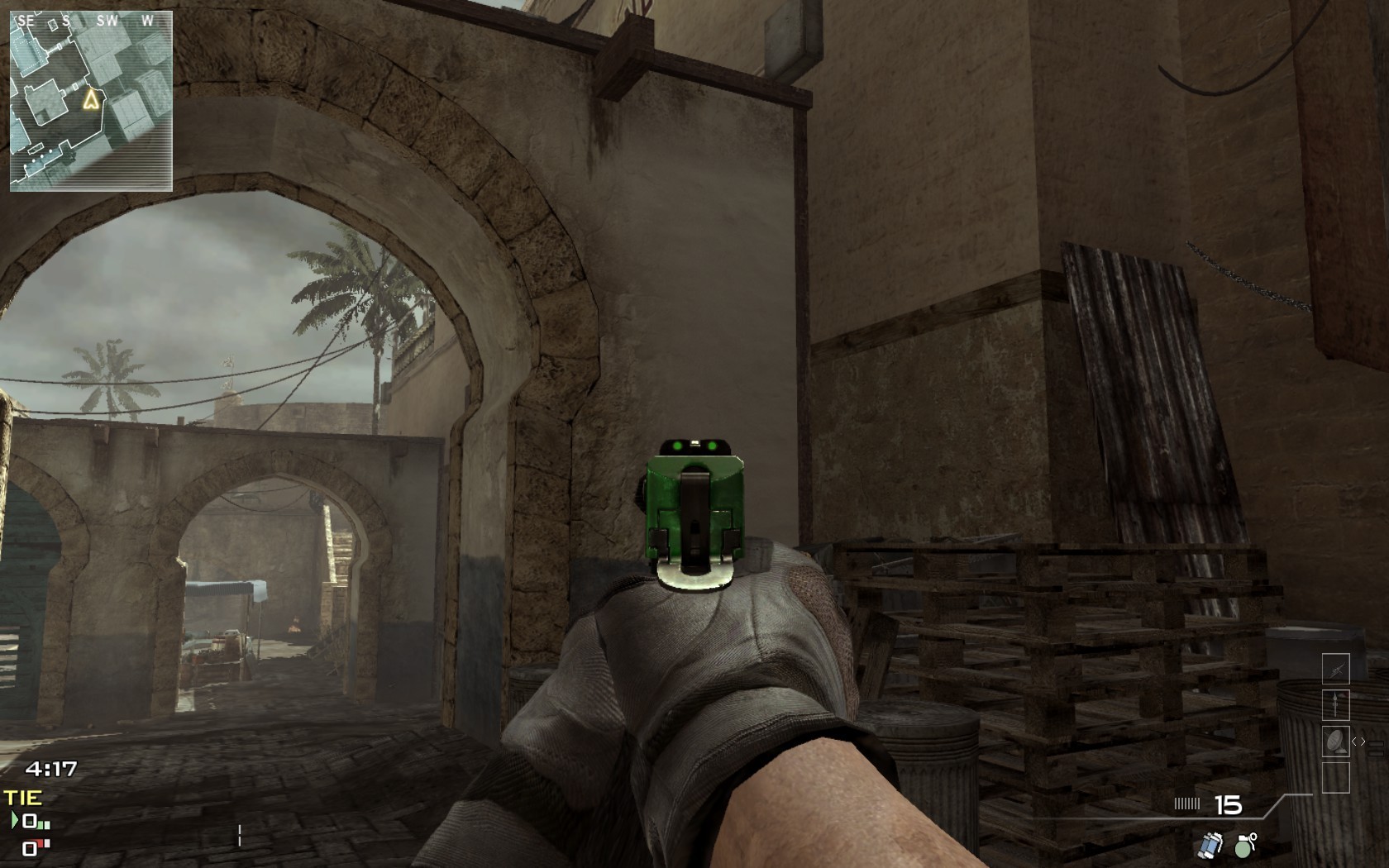Click the TIE score status text

point(21,796)
